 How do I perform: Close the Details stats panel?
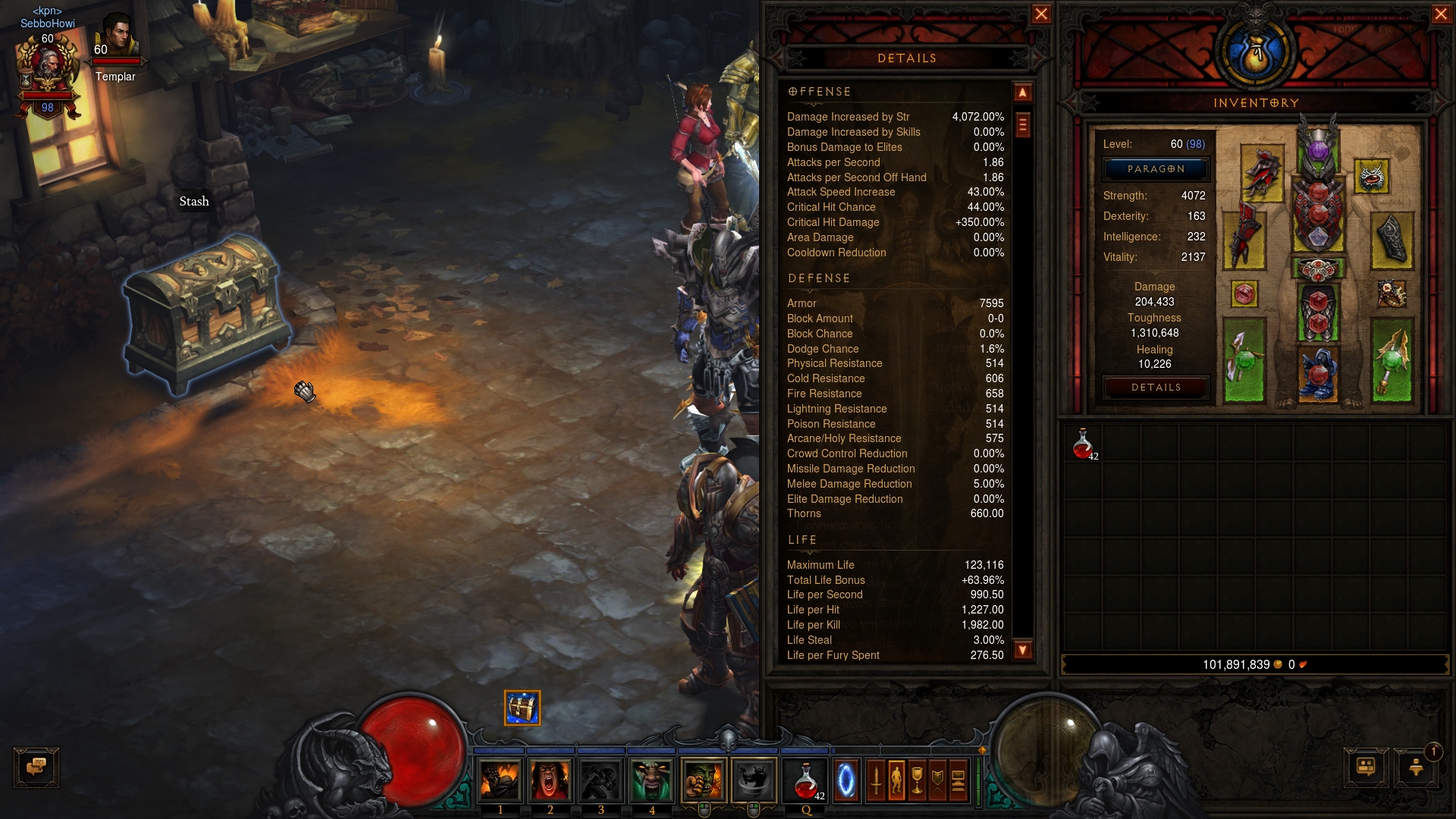pyautogui.click(x=1041, y=14)
